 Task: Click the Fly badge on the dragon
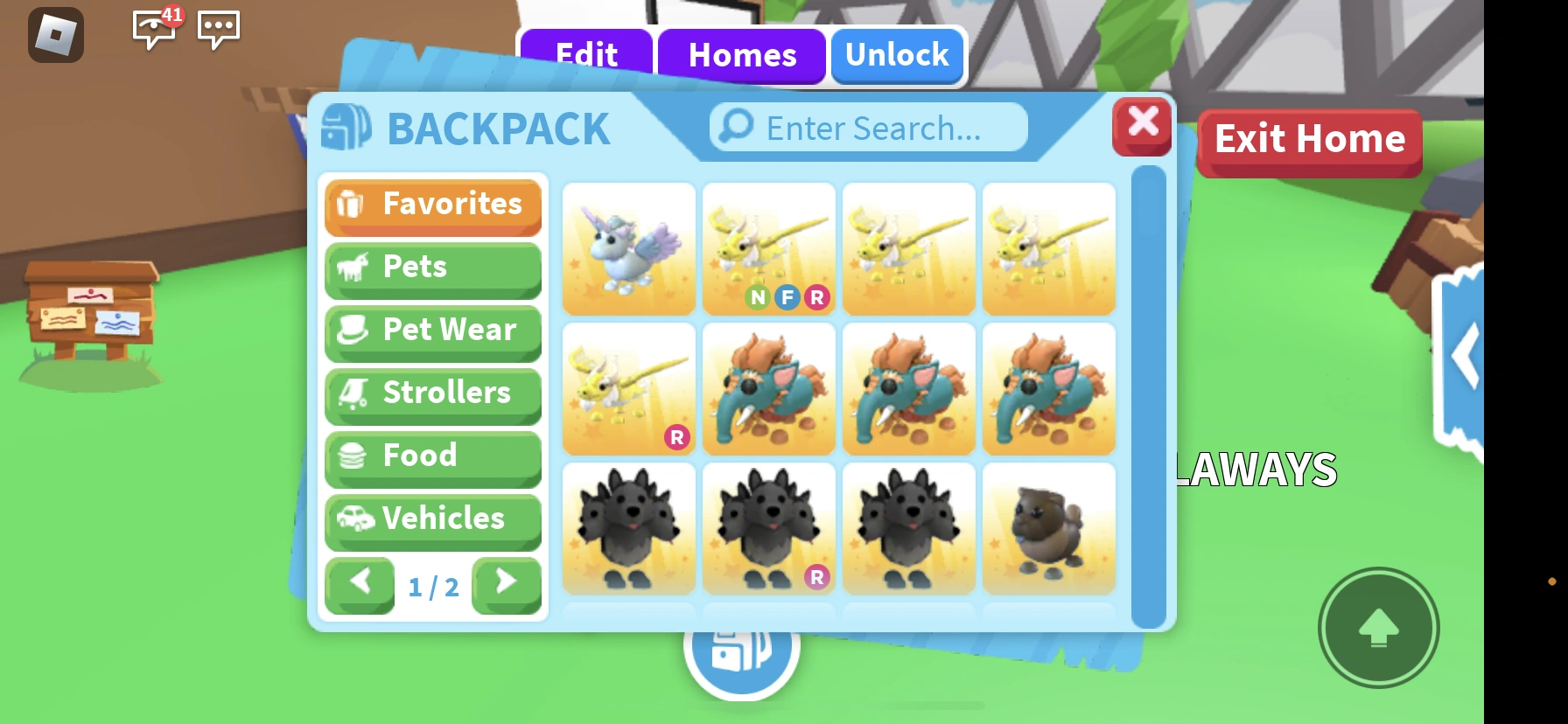tap(788, 298)
